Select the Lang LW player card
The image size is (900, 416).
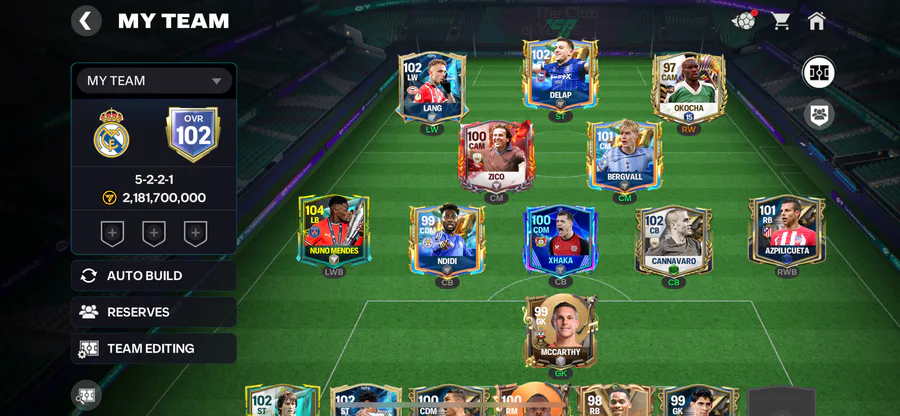pyautogui.click(x=432, y=88)
